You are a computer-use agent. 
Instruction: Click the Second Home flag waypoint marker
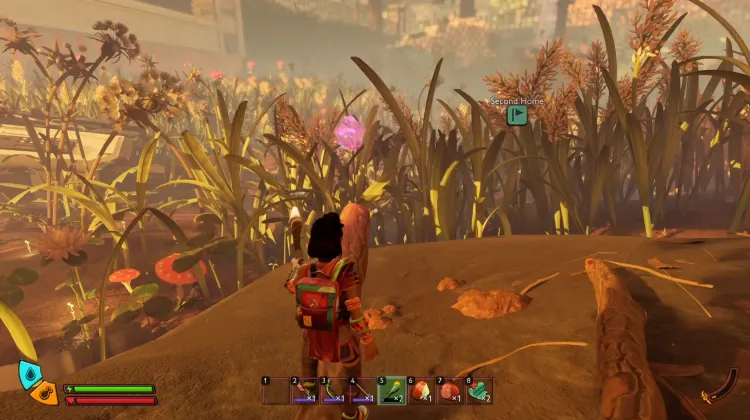pos(516,115)
